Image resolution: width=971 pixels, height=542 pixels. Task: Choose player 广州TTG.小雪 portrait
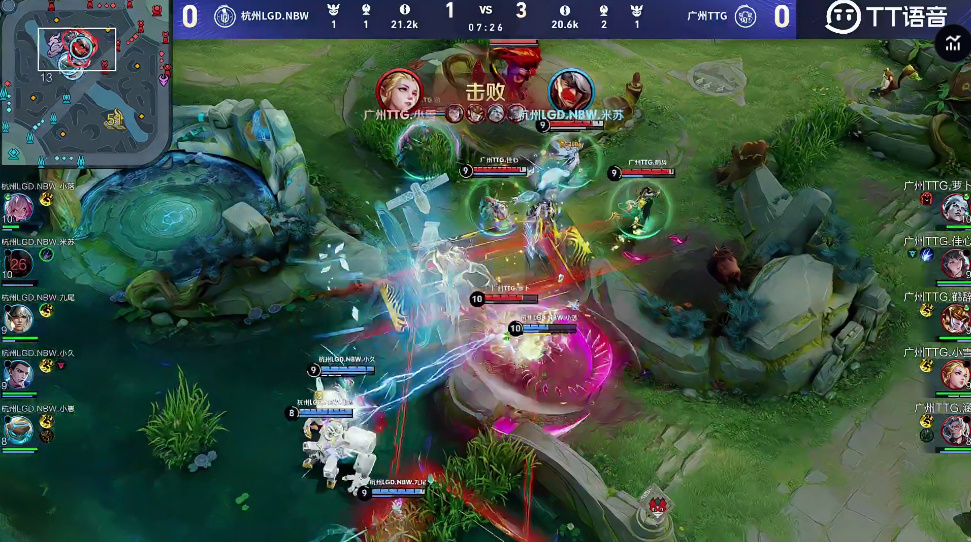point(955,374)
